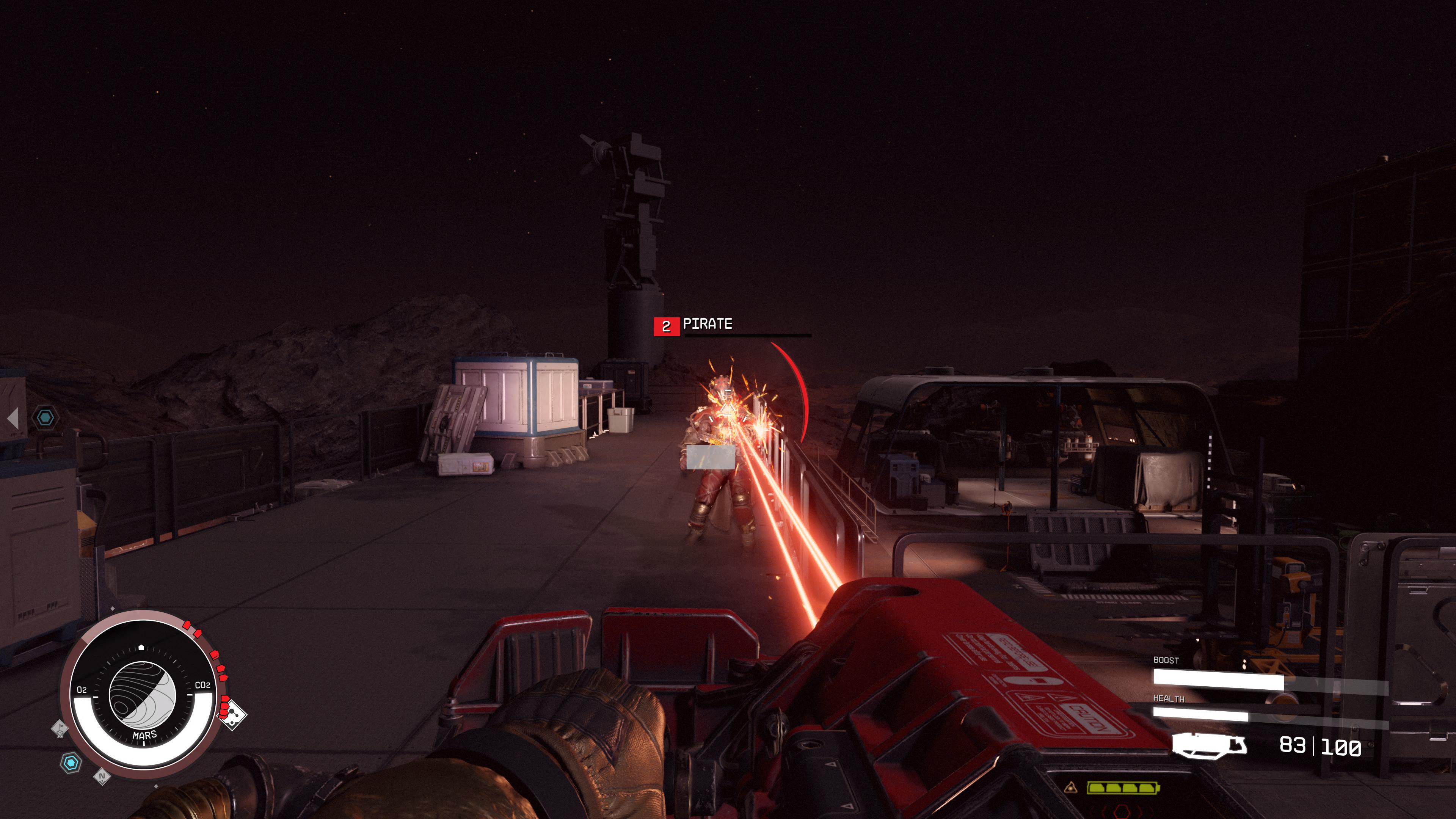
Task: Click the blue hexagon marker at screen's left edge
Action: [x=45, y=418]
